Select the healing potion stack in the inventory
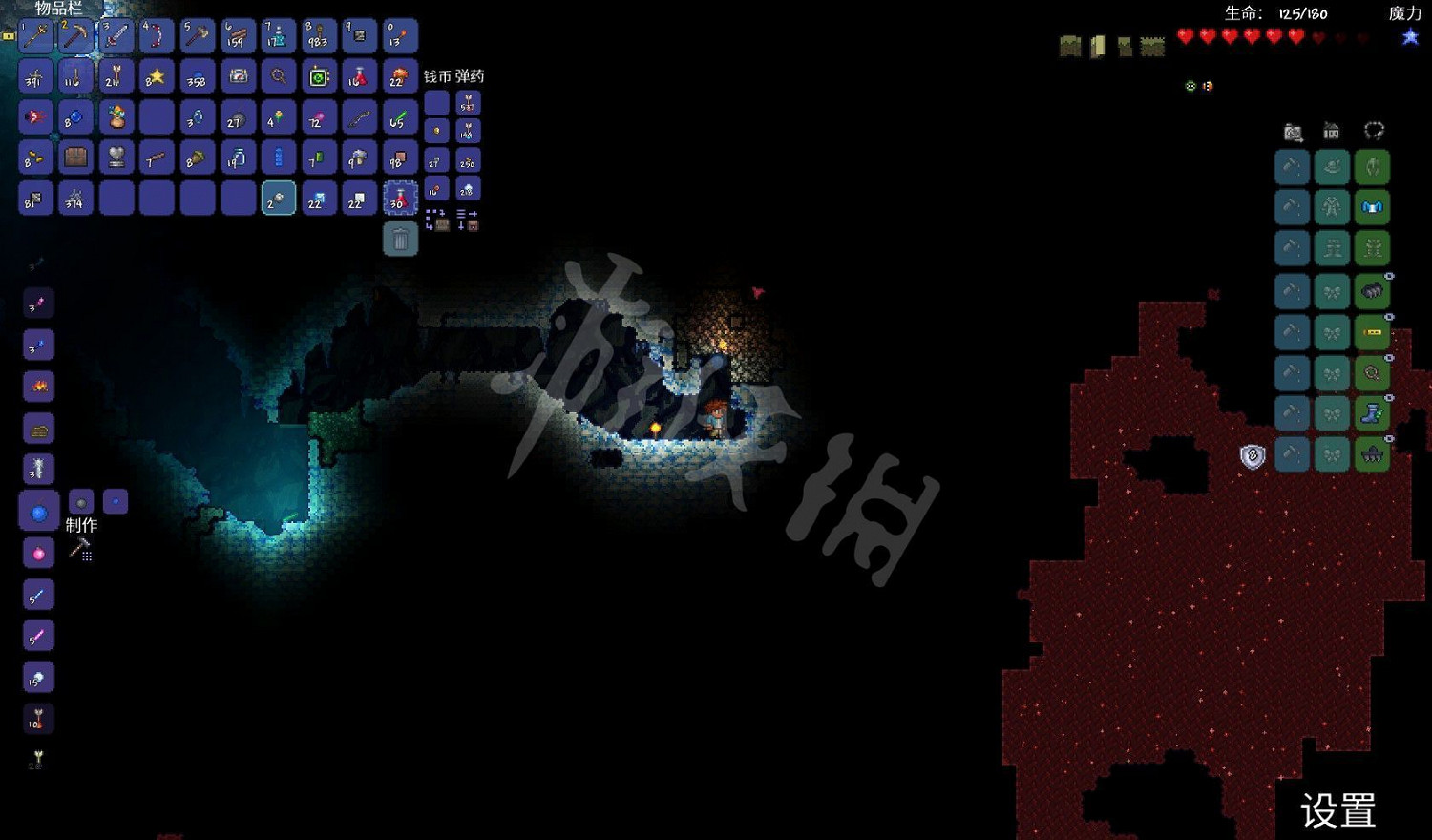This screenshot has width=1432, height=840. (399, 199)
